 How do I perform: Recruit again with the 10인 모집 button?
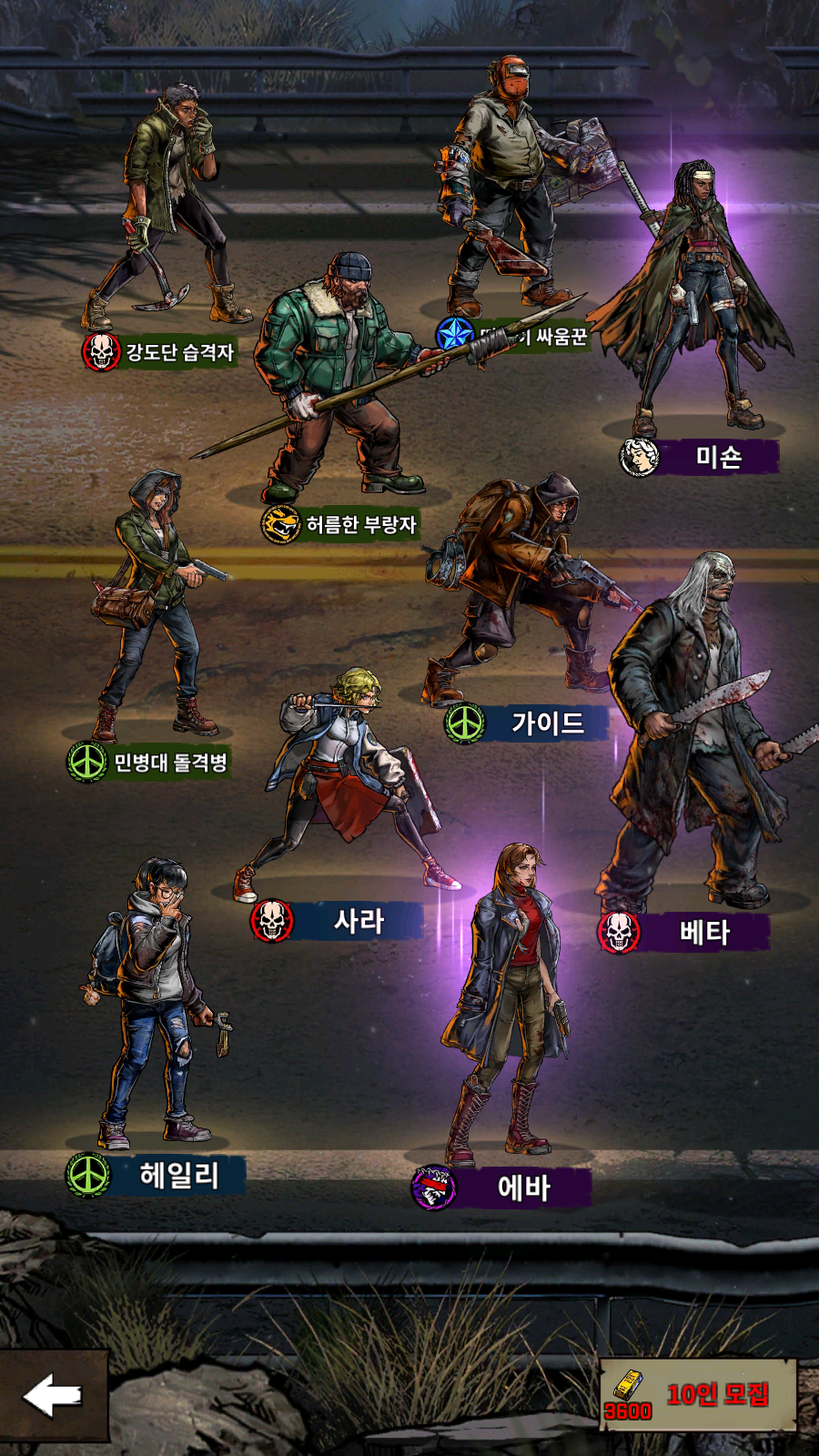(x=699, y=1395)
